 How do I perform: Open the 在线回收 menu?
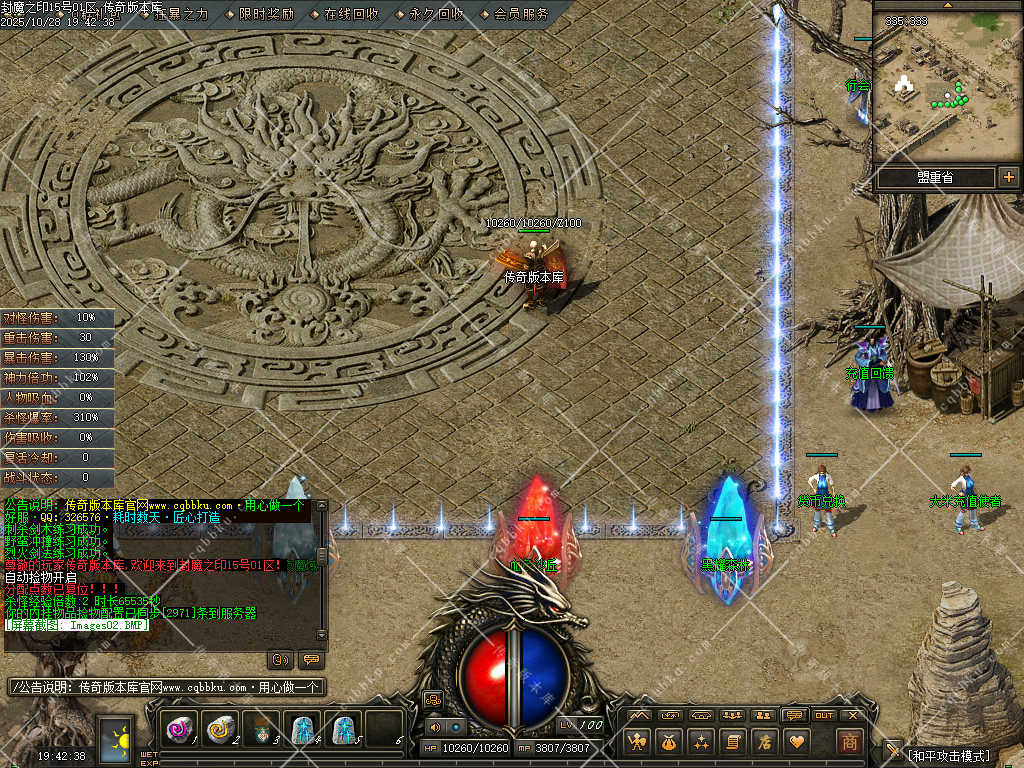[x=351, y=14]
